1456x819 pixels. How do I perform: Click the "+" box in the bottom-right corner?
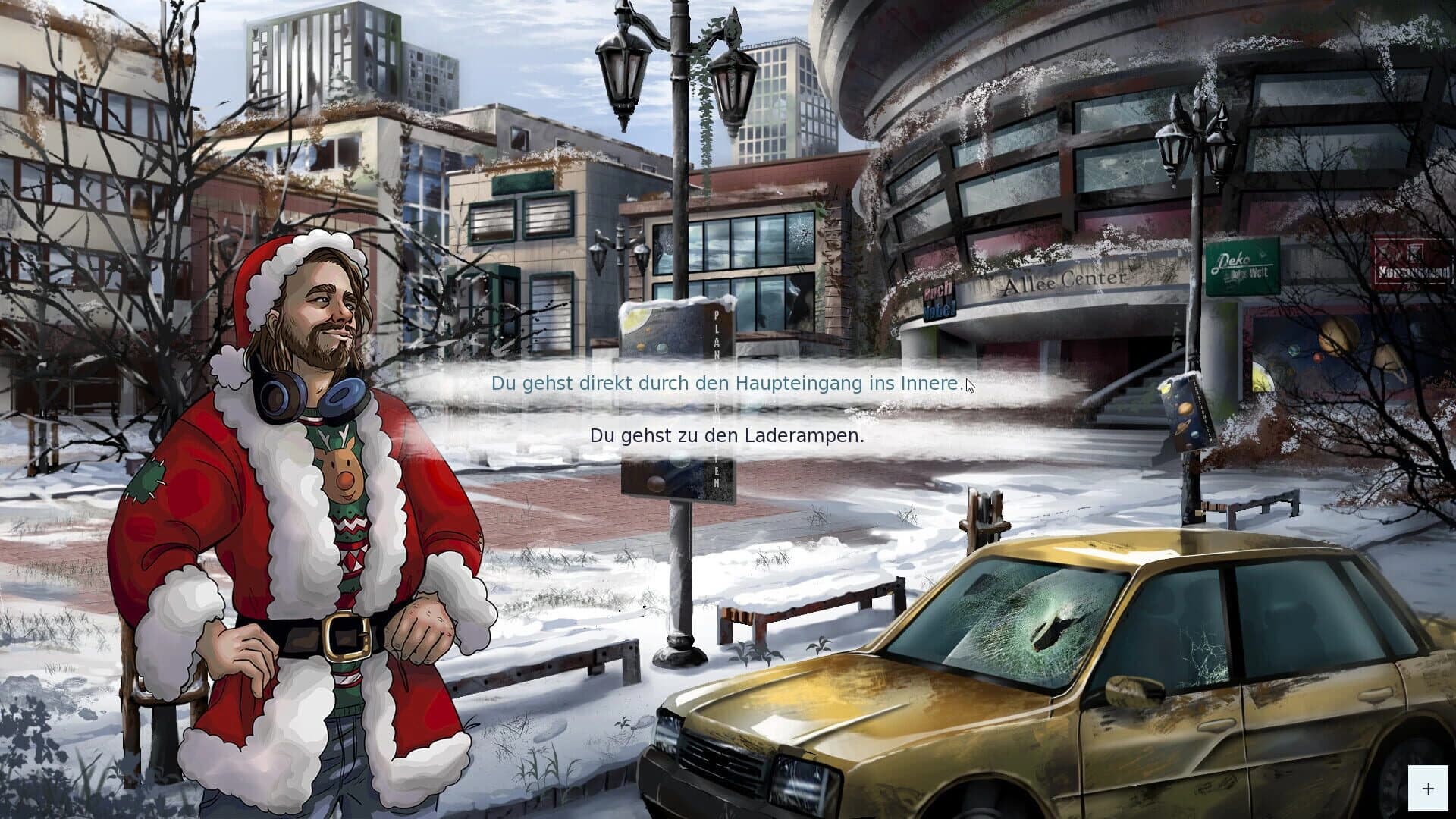pos(1429,786)
